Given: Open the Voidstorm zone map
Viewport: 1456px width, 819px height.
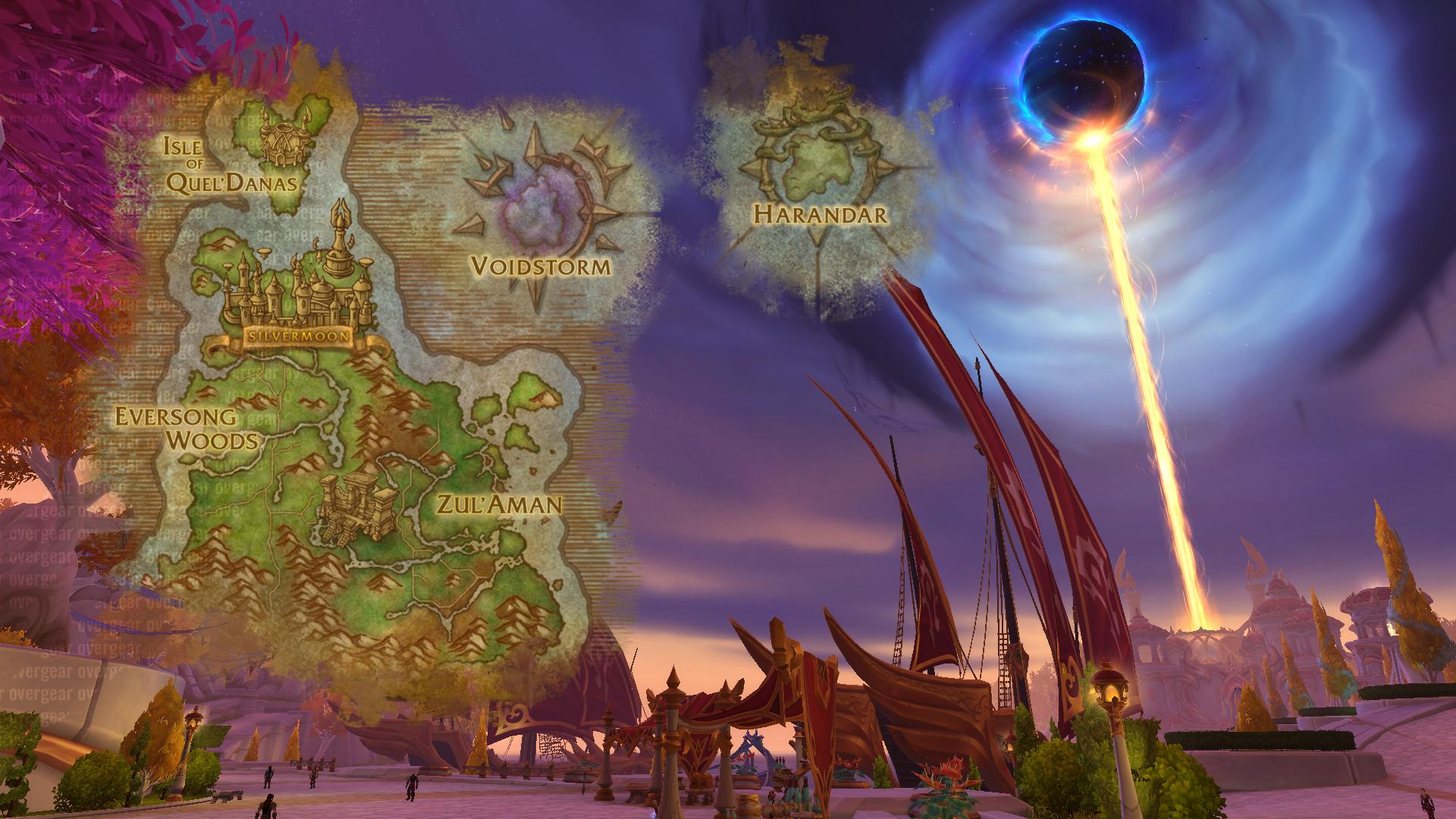Looking at the screenshot, I should point(540,265).
